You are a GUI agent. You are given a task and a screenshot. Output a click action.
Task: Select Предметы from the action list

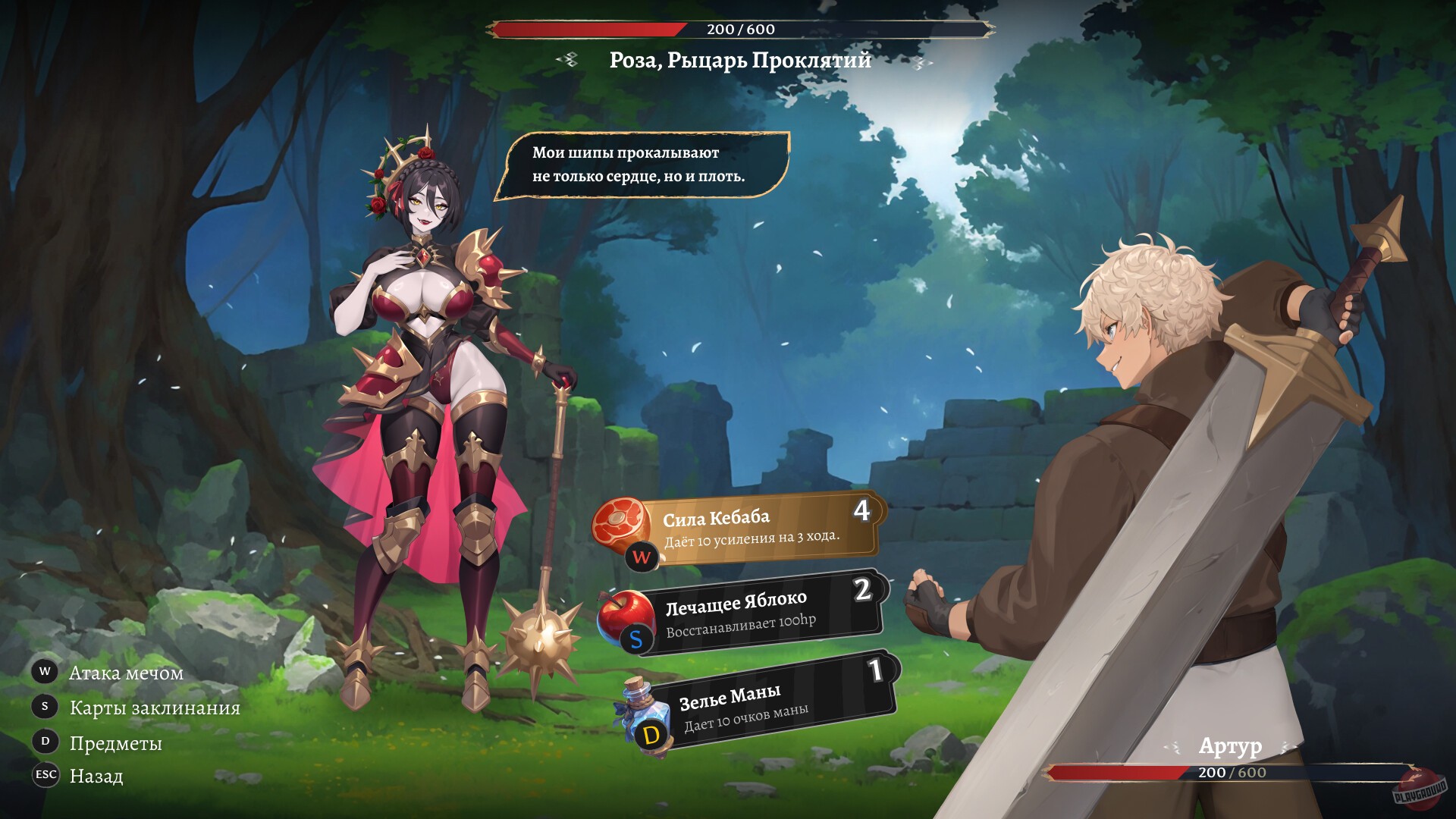point(115,742)
